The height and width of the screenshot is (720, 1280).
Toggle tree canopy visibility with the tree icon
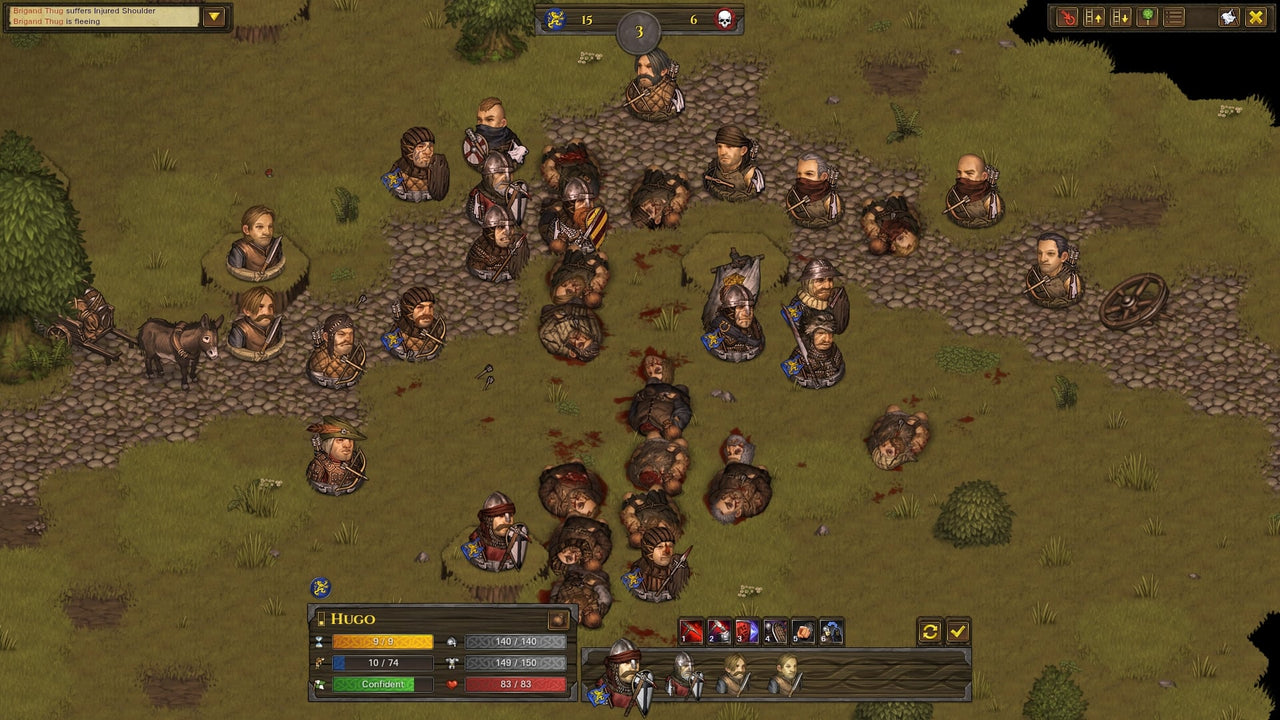coord(1148,16)
